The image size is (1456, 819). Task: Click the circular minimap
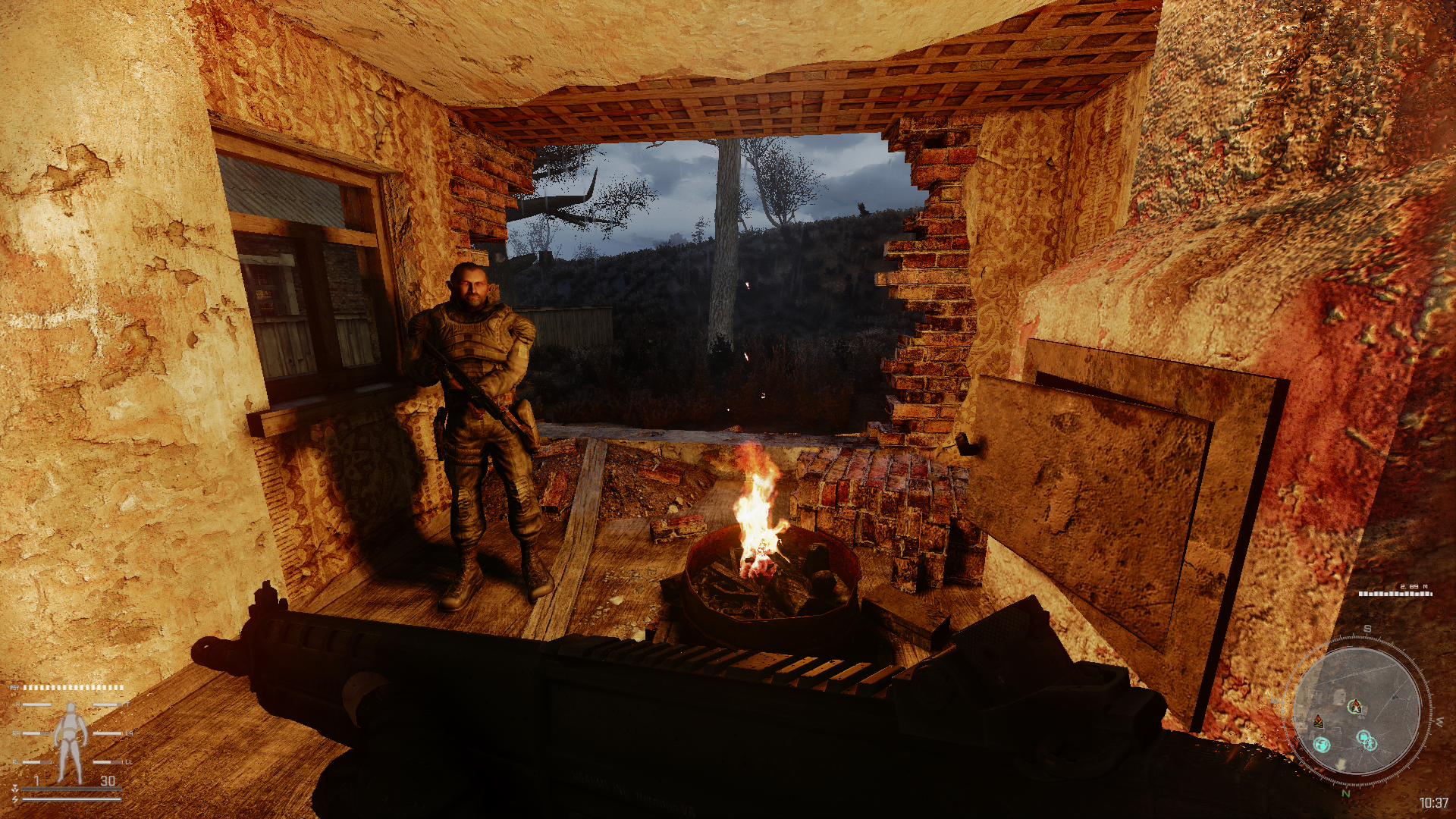1356,711
